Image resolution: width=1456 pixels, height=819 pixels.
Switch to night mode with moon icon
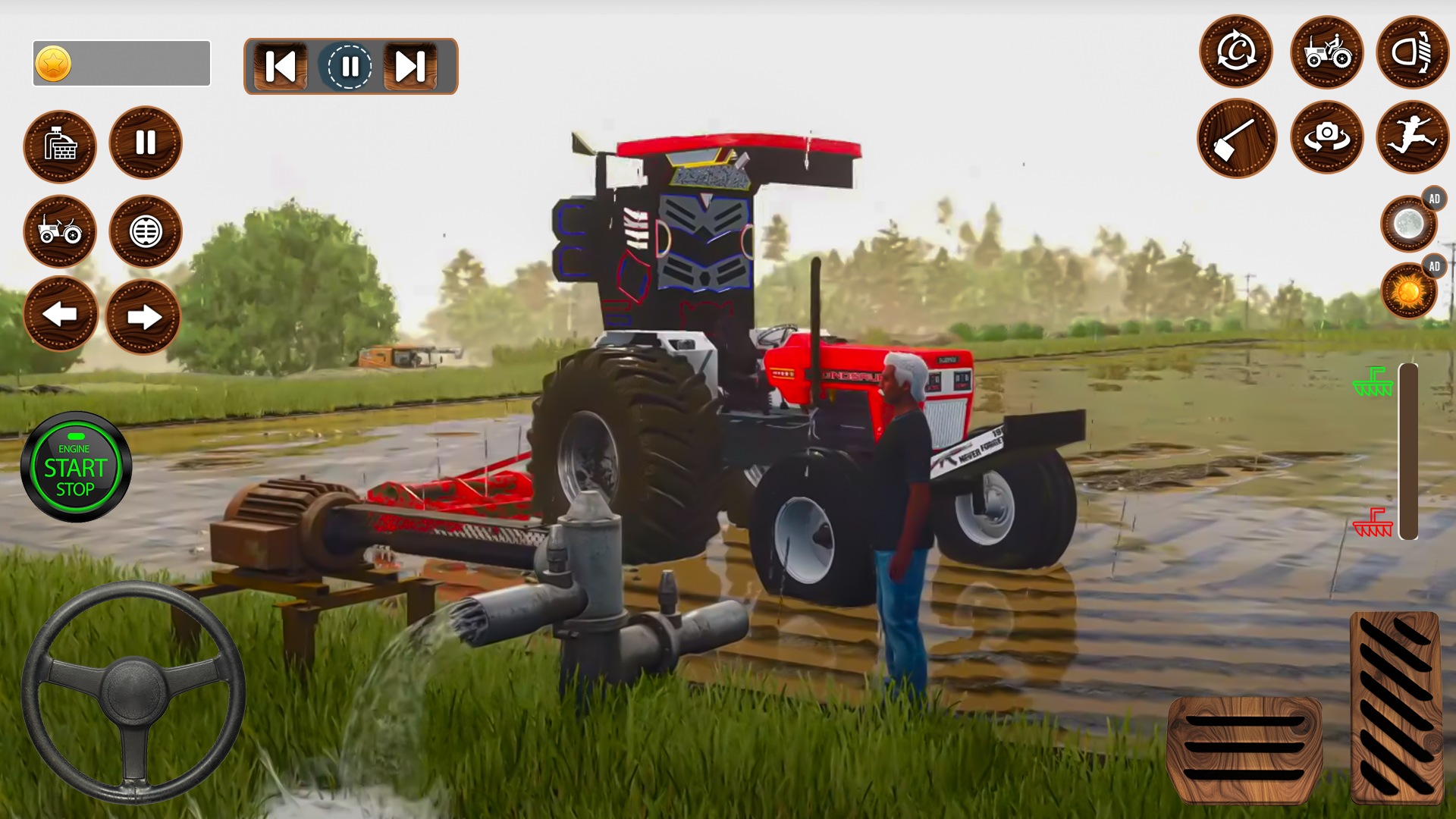coord(1408,223)
